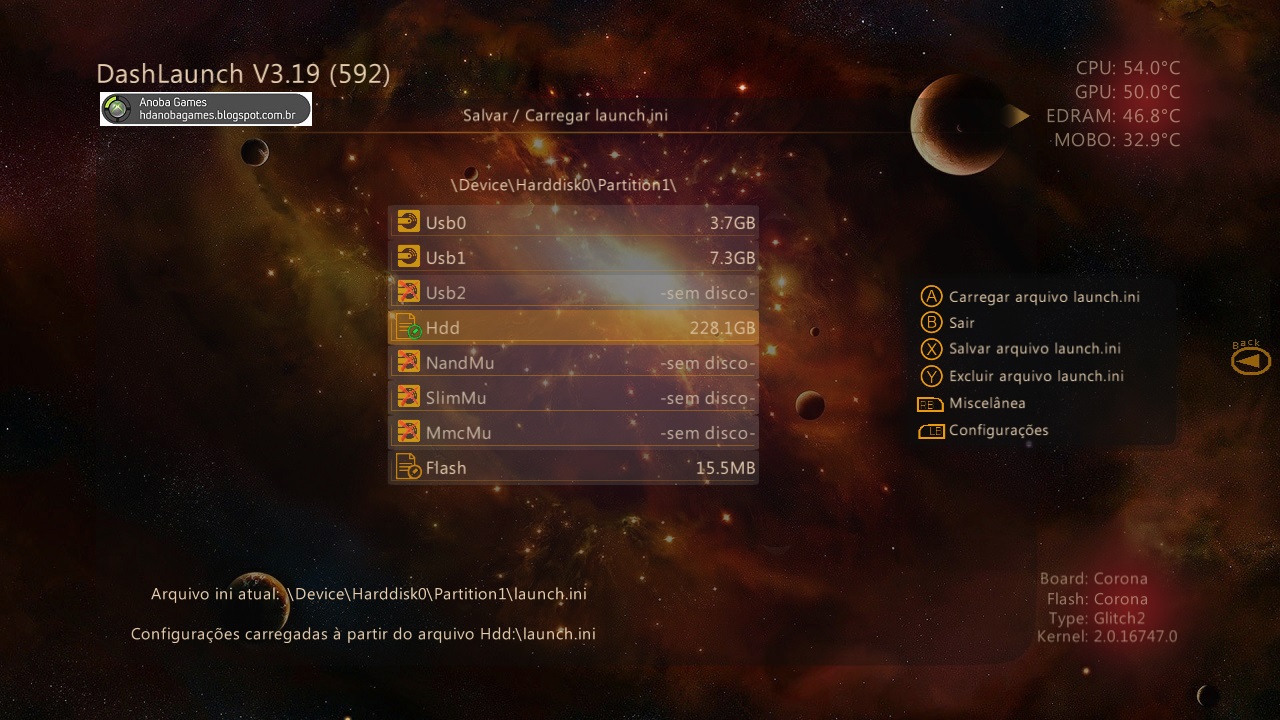Click the Hdd row showing 228.1GB

[x=573, y=327]
